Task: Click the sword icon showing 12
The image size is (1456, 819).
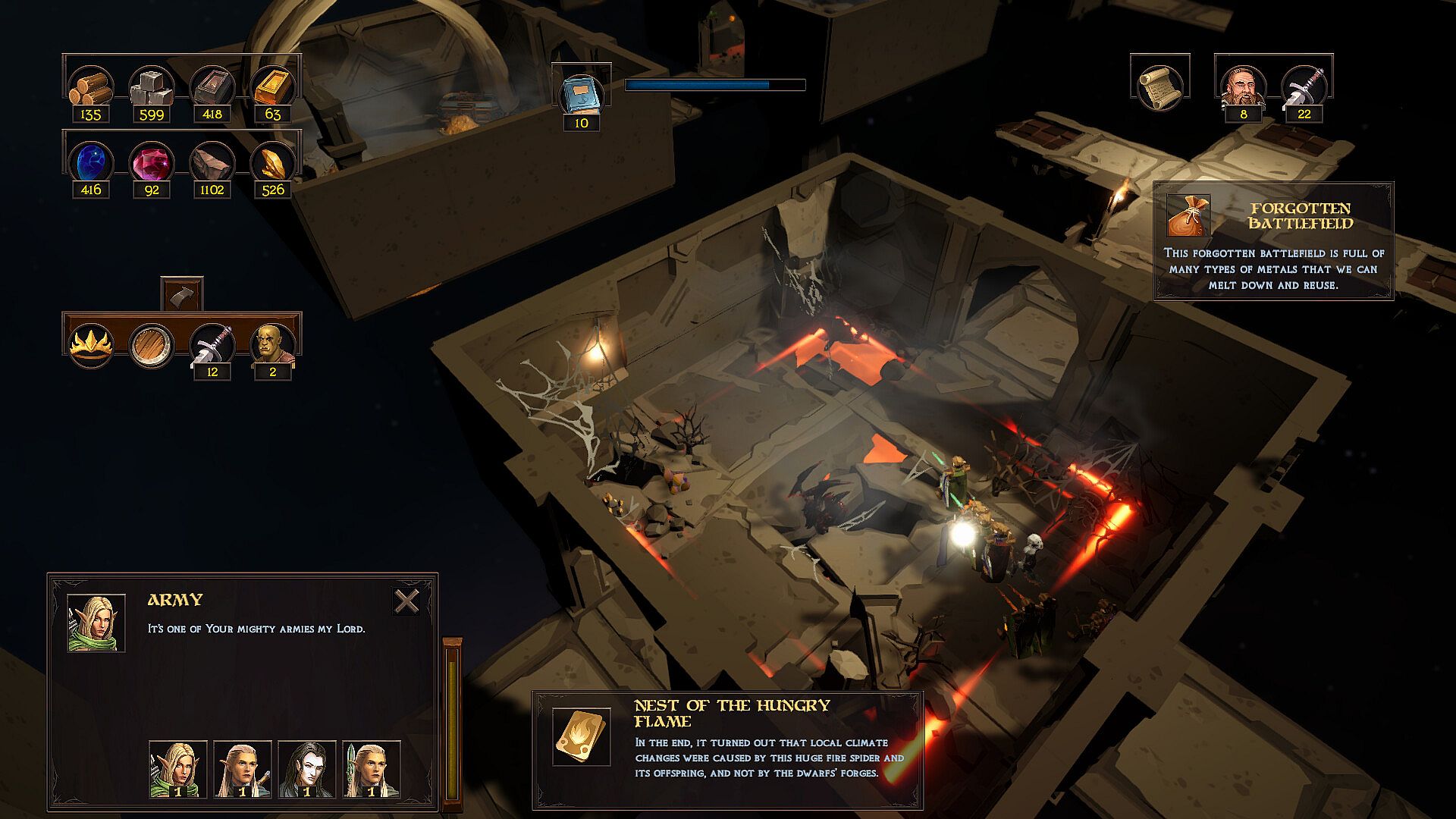Action: click(212, 346)
